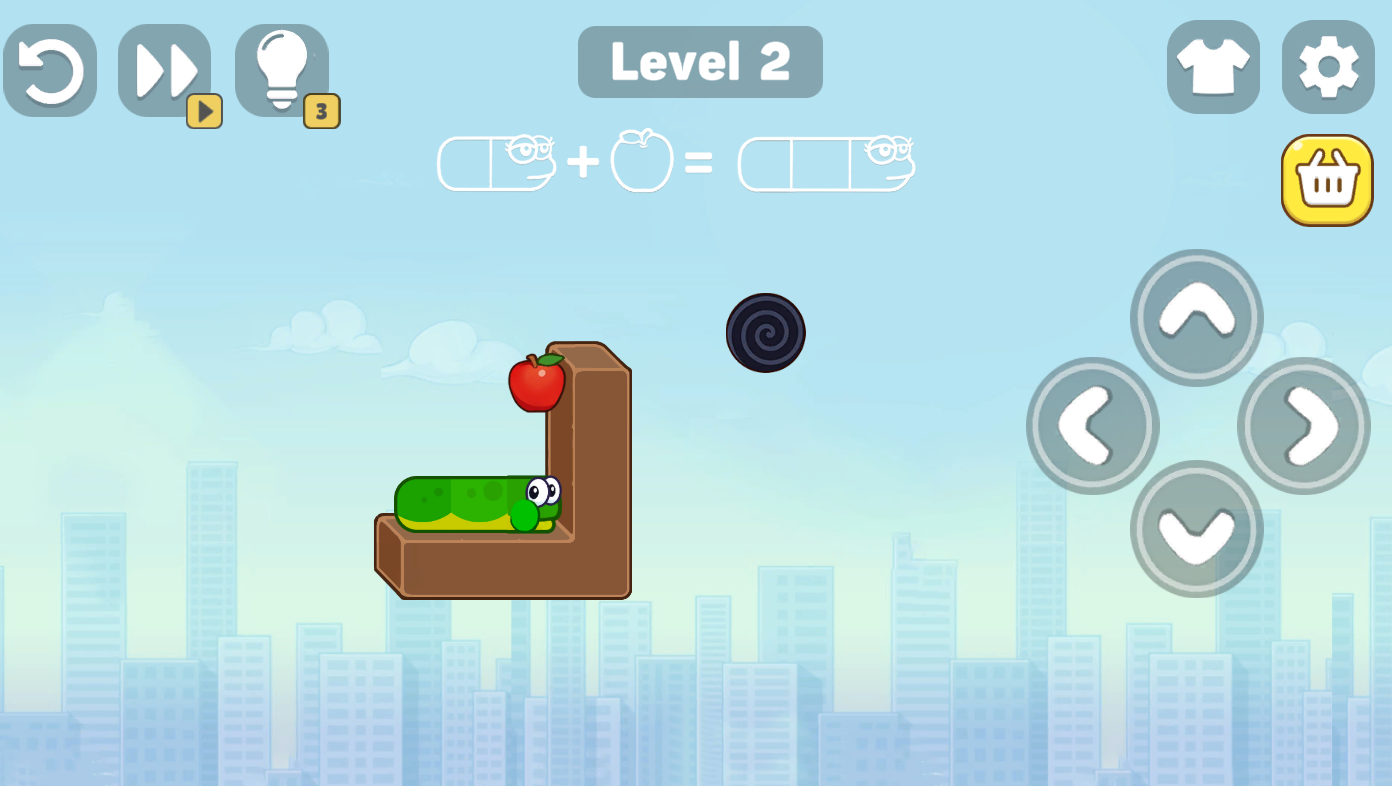
Task: Click the Level 2 title banner
Action: (x=700, y=62)
